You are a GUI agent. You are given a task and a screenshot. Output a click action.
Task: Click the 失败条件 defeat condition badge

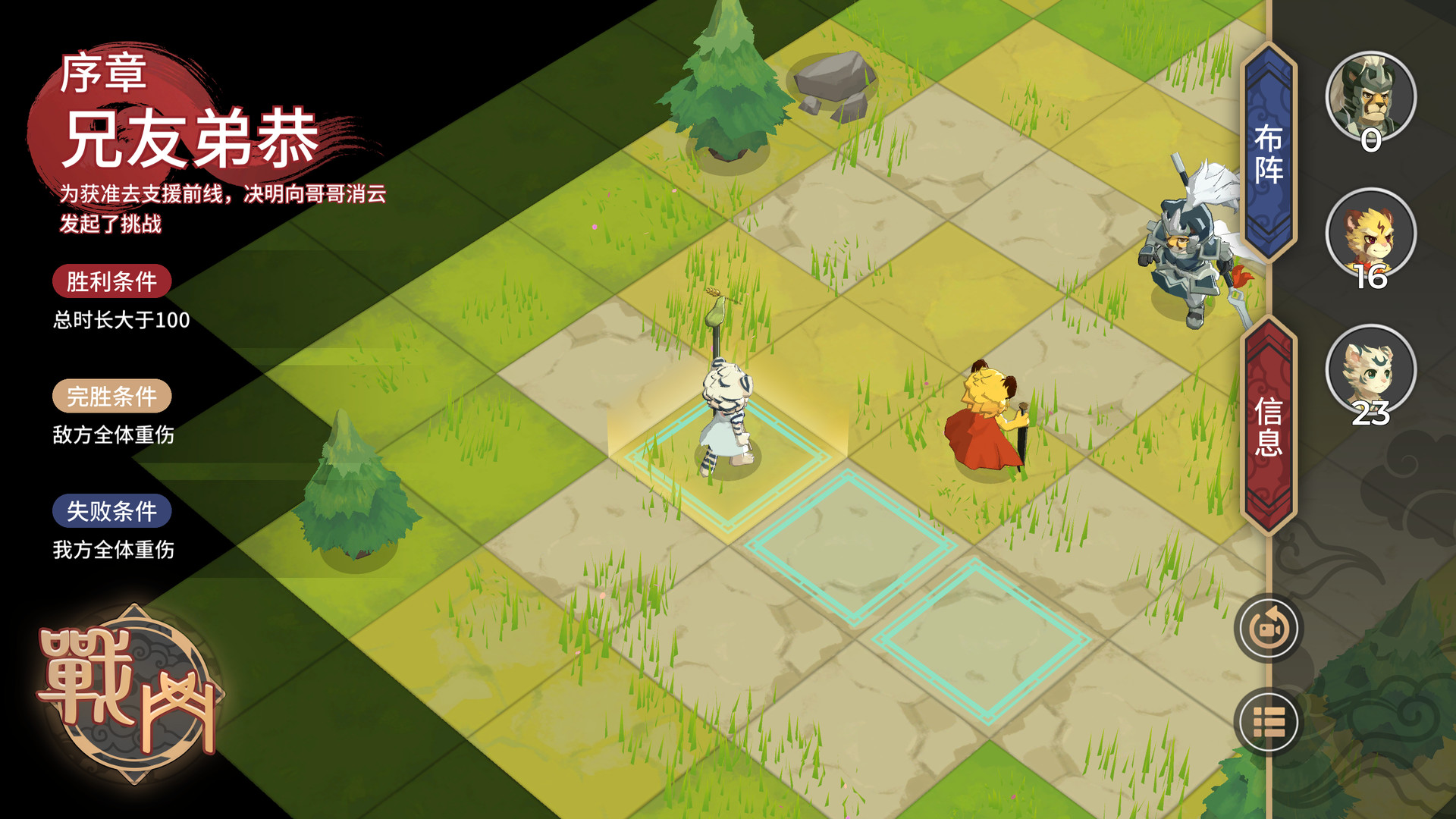pyautogui.click(x=112, y=511)
